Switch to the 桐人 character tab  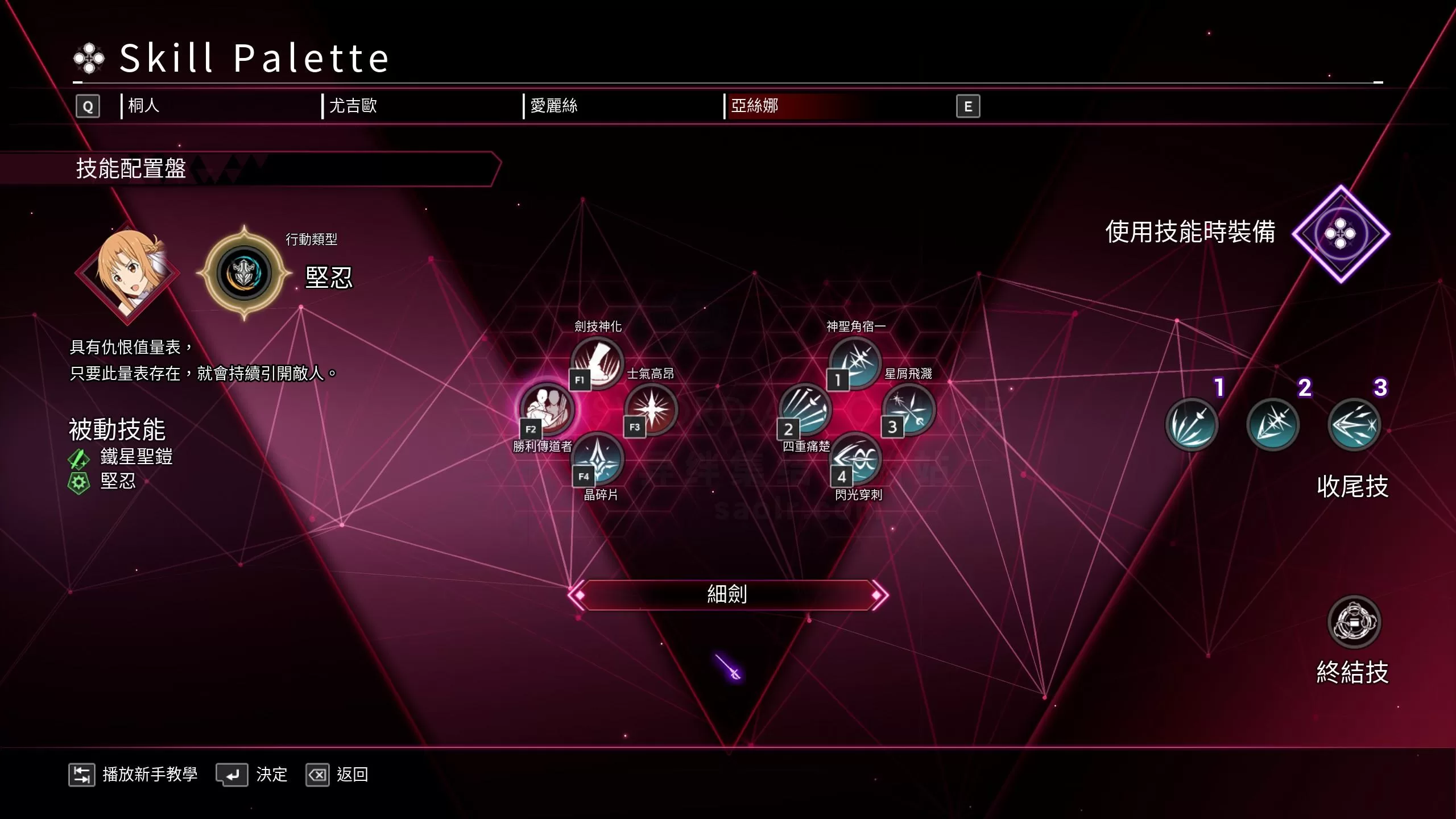pyautogui.click(x=144, y=106)
